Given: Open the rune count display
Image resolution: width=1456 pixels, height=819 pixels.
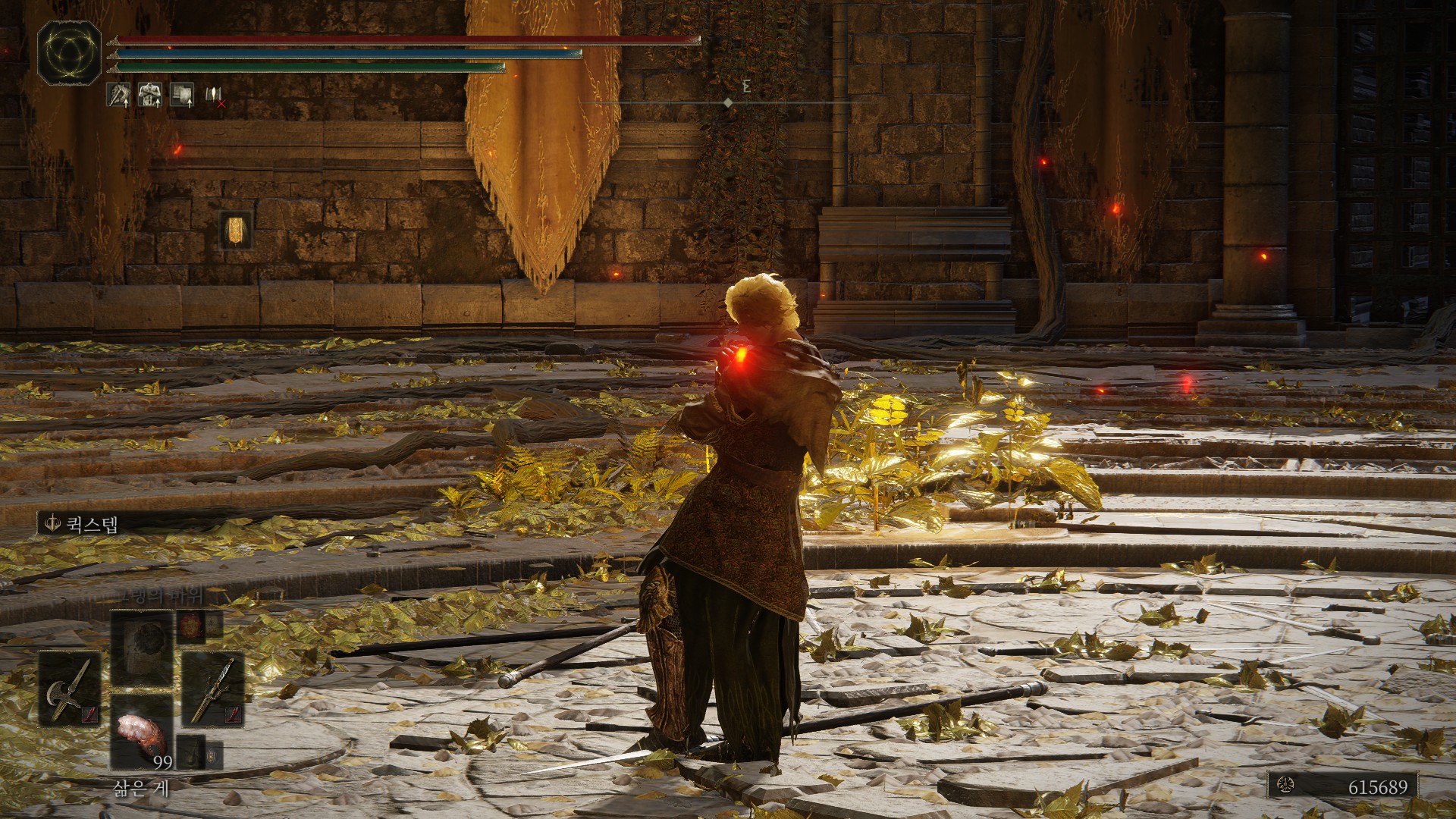Looking at the screenshot, I should point(1342,786).
